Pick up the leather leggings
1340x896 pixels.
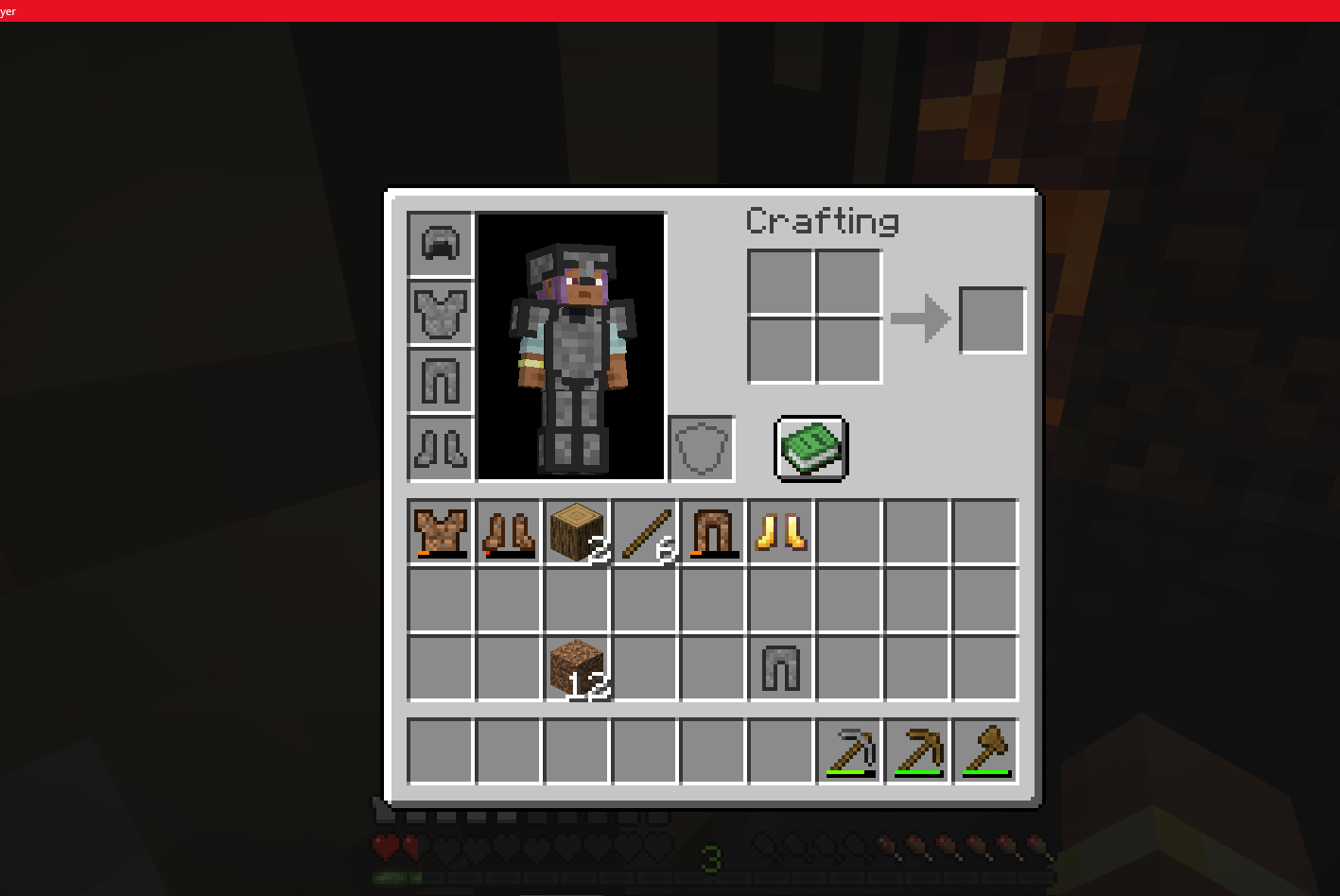pos(712,531)
